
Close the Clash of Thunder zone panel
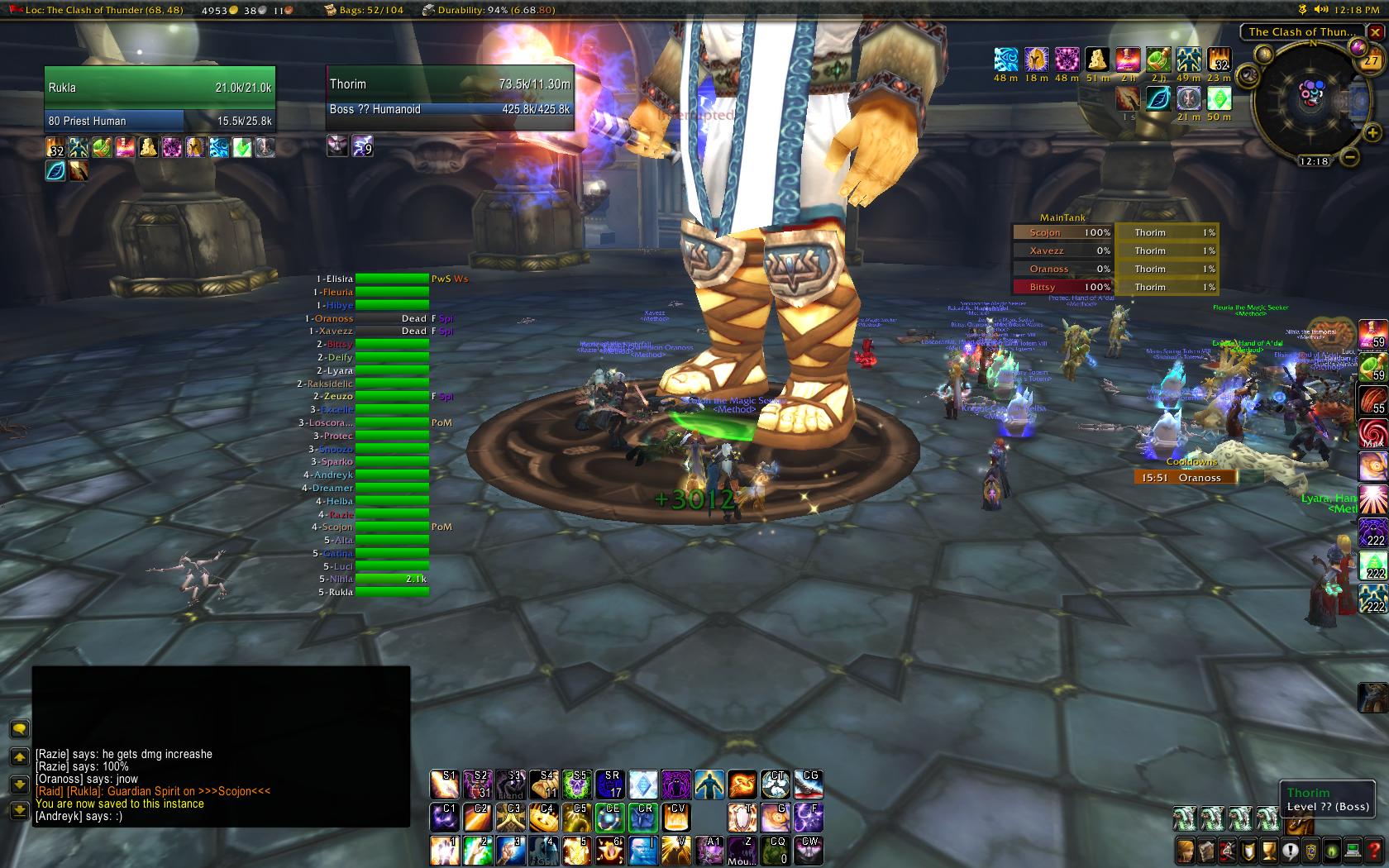(1375, 32)
